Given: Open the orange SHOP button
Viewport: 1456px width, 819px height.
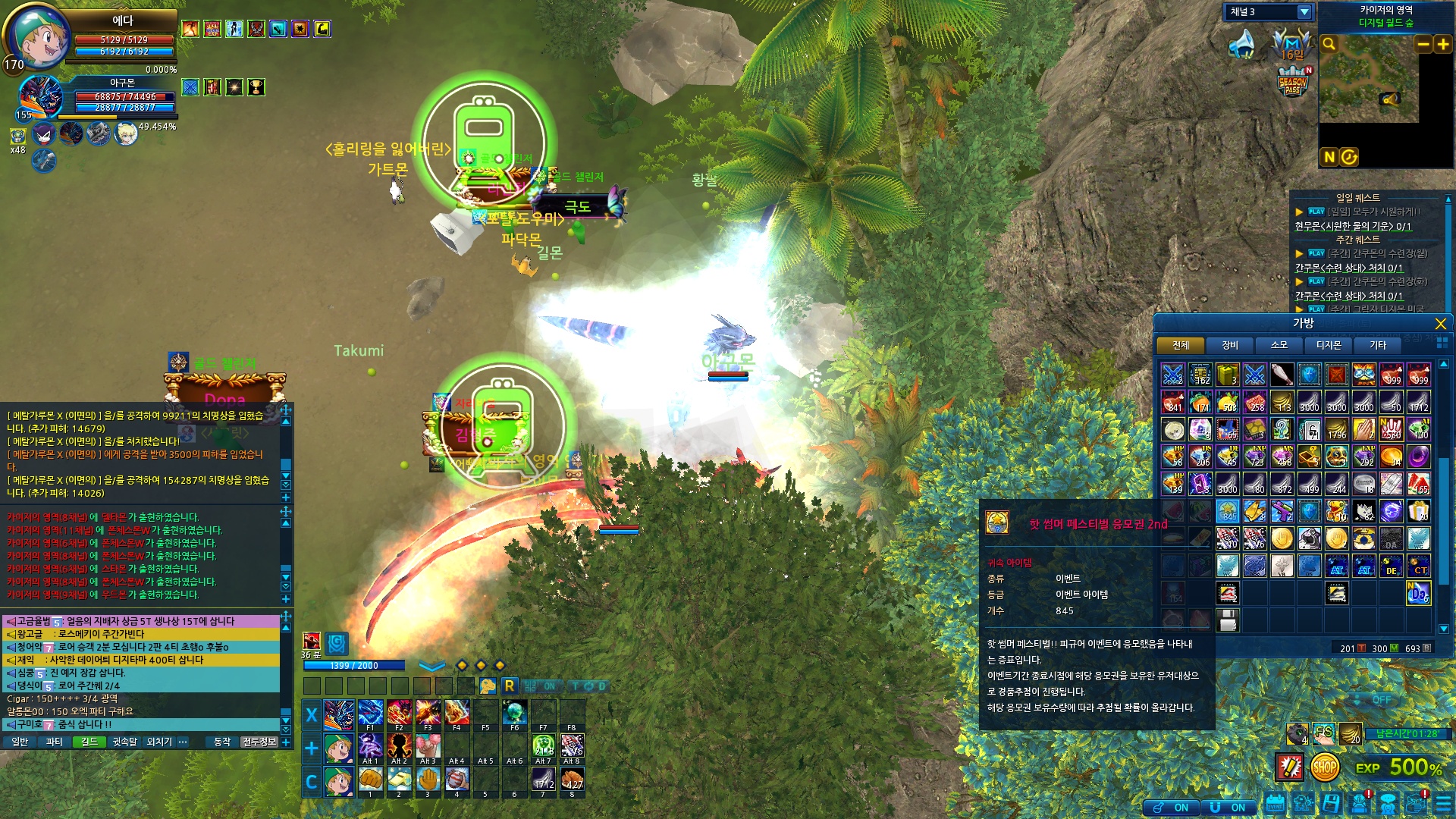Looking at the screenshot, I should coord(1324,767).
